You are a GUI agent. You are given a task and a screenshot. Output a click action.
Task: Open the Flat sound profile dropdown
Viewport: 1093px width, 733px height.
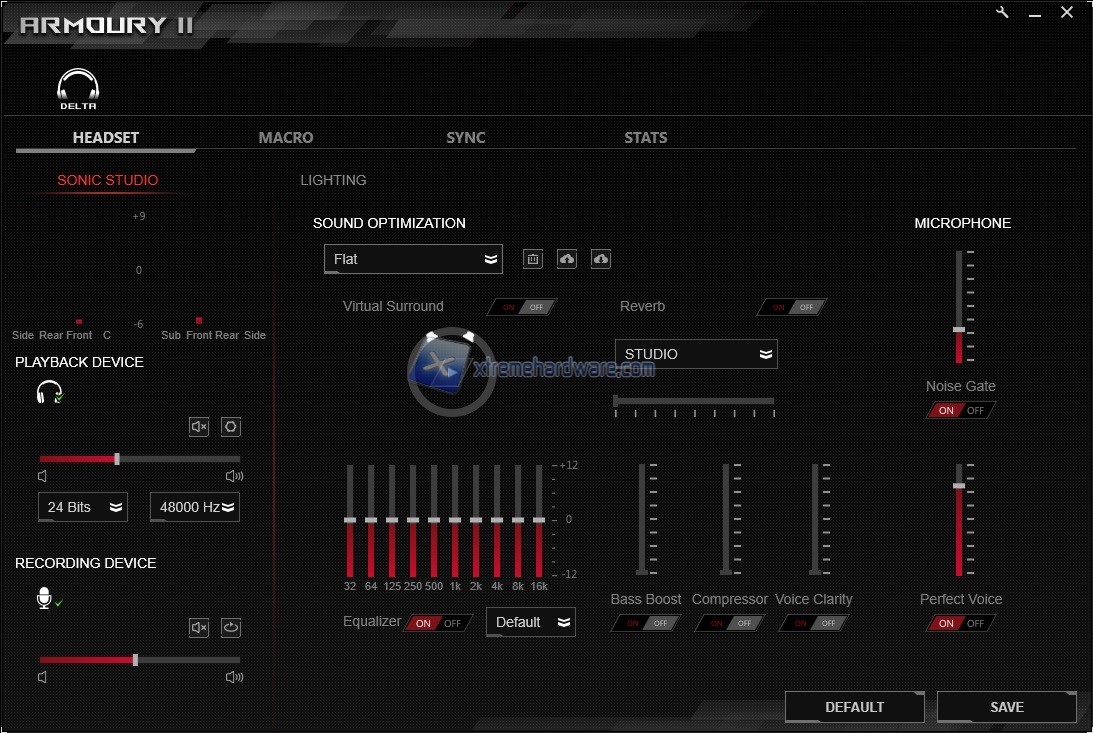pos(413,259)
